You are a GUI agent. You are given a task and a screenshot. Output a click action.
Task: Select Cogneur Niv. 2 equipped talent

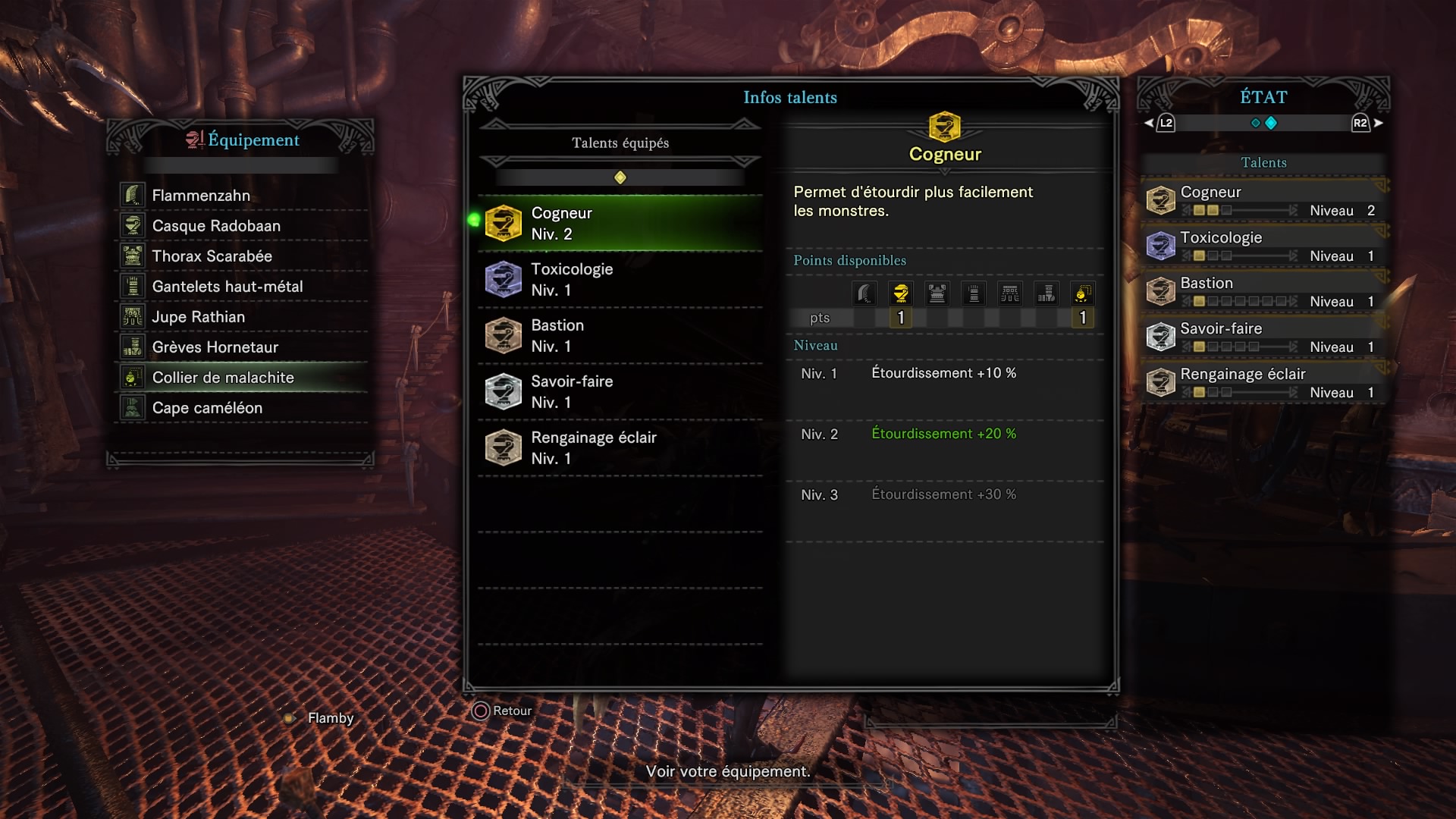pyautogui.click(x=620, y=224)
